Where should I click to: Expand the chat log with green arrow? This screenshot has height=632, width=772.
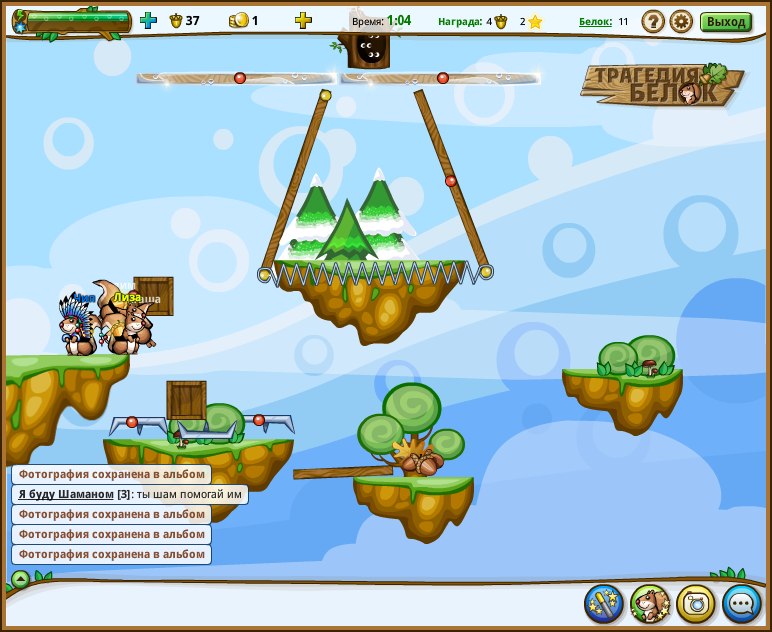[x=20, y=578]
